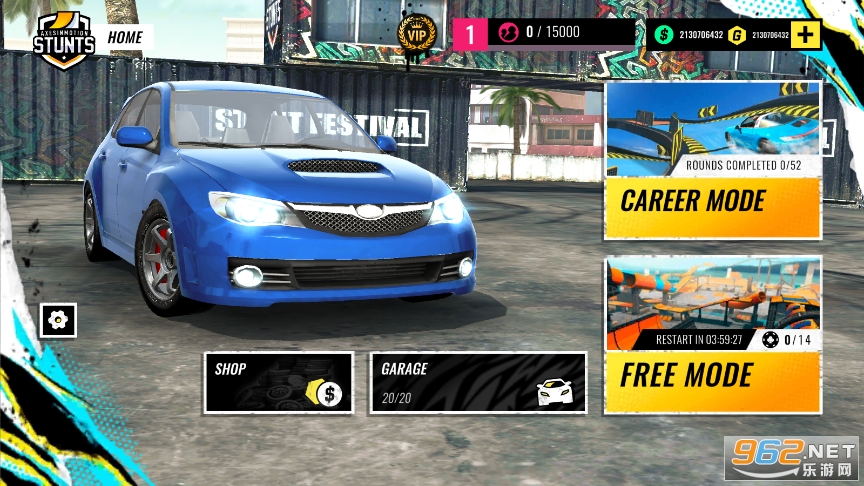Open settings with the gear icon
The width and height of the screenshot is (864, 486).
[x=58, y=320]
